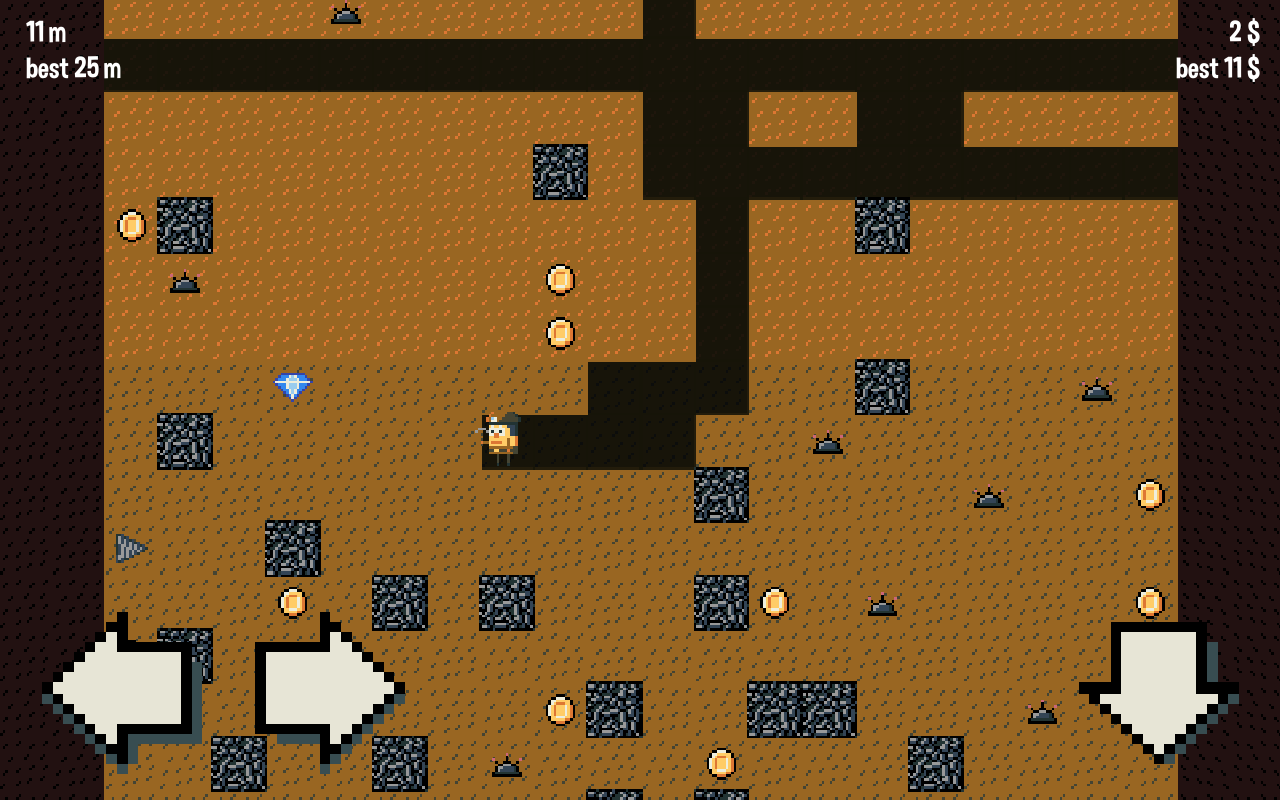Click the gray arrow pointer on the left edge
This screenshot has width=1280, height=800.
click(131, 548)
